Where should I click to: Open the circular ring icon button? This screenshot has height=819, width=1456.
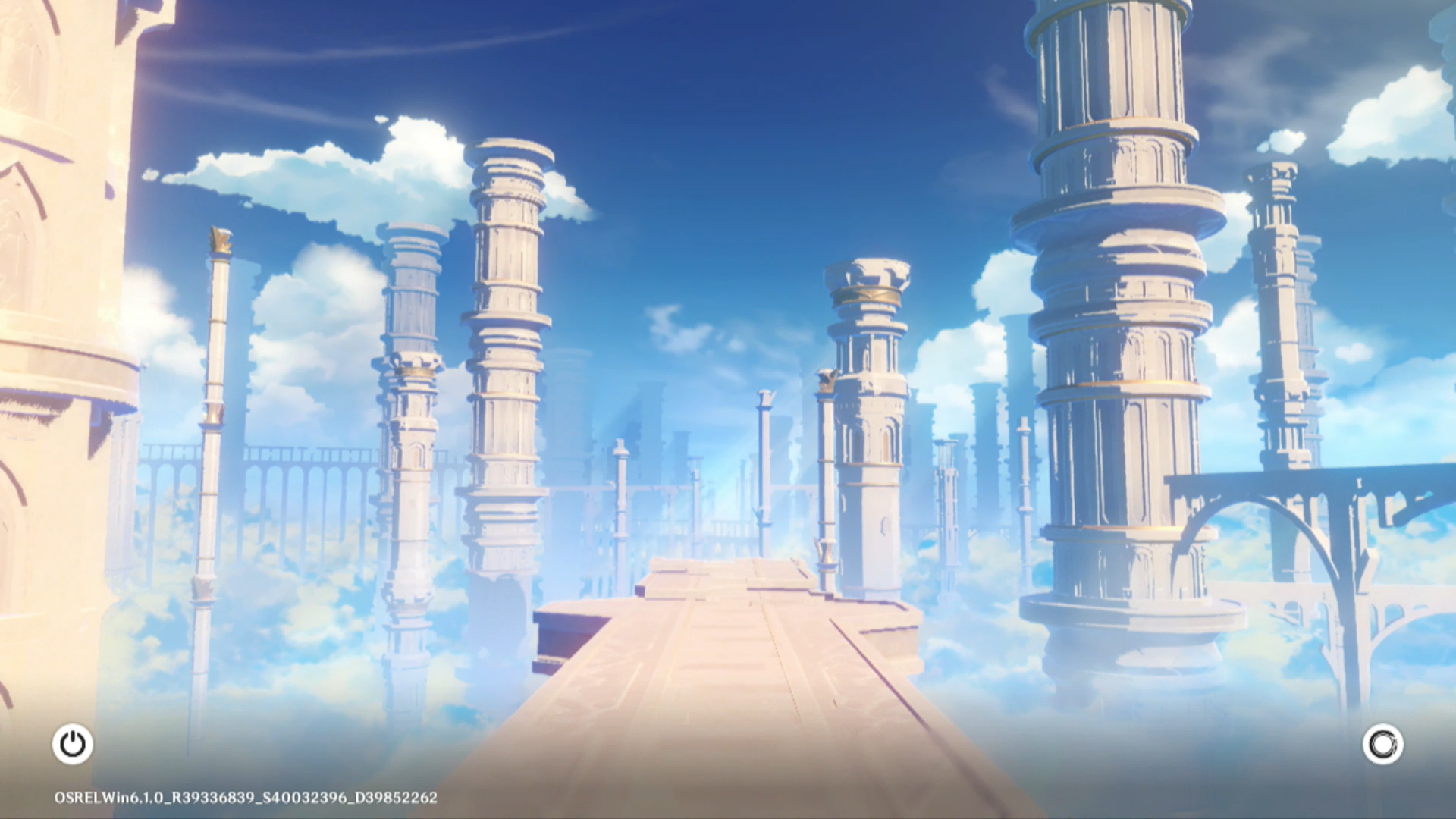tap(1382, 744)
